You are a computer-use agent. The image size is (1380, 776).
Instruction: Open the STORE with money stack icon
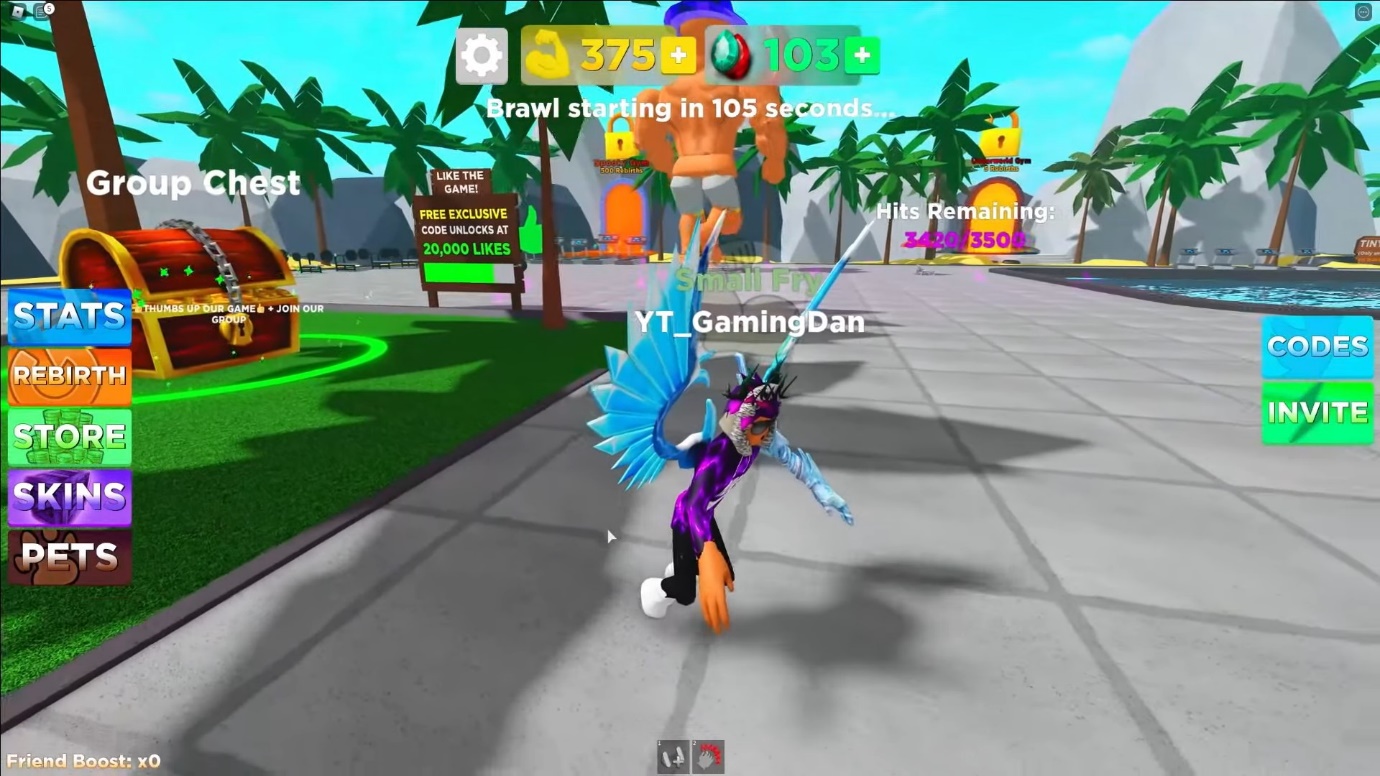click(x=67, y=437)
